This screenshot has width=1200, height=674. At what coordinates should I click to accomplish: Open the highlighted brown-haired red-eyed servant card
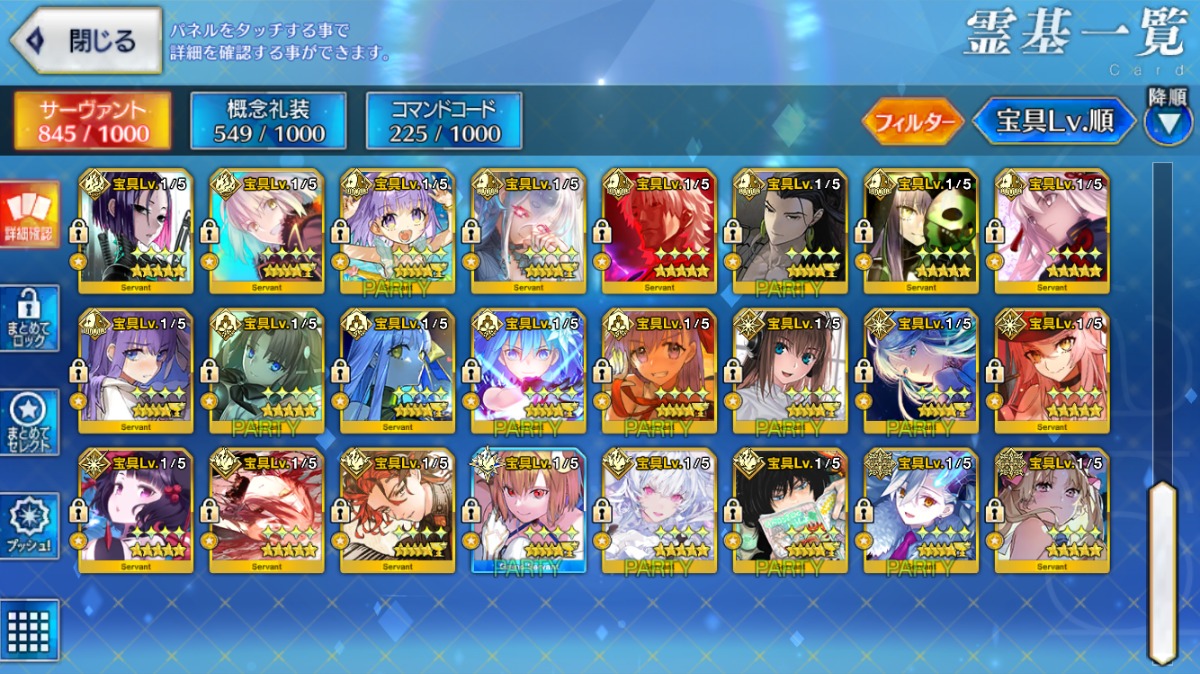tap(528, 511)
